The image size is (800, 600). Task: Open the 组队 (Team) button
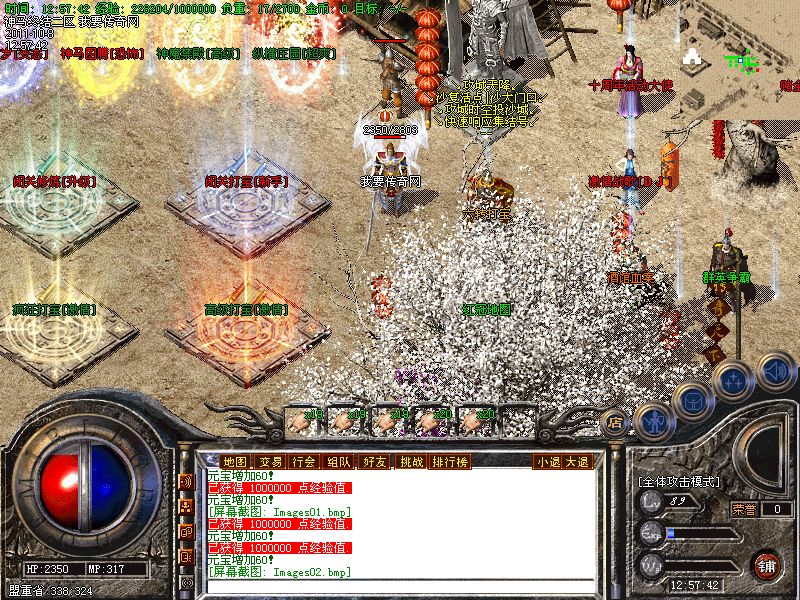(x=338, y=462)
